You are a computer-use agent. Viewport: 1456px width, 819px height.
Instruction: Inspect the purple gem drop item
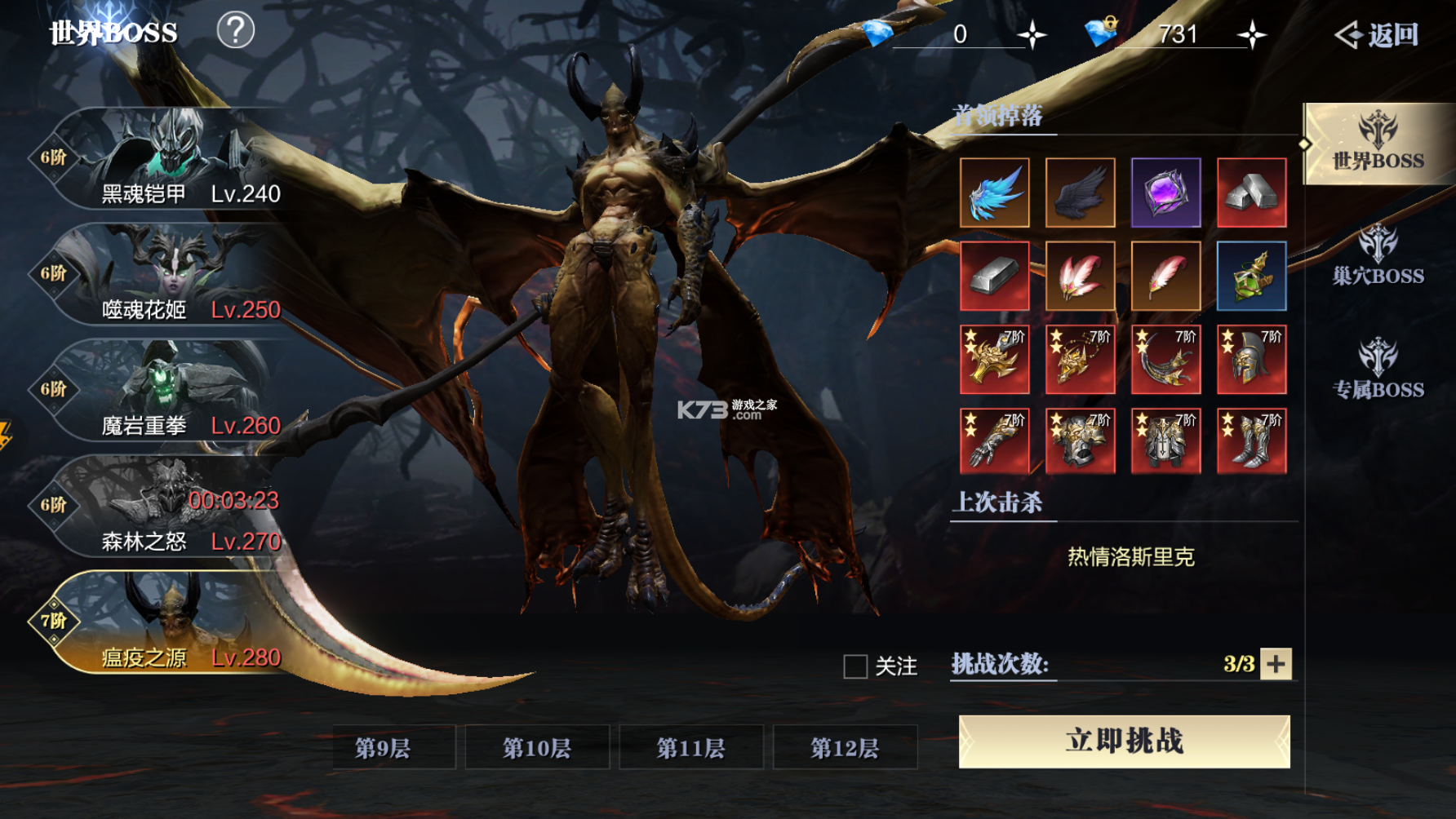pyautogui.click(x=1165, y=193)
